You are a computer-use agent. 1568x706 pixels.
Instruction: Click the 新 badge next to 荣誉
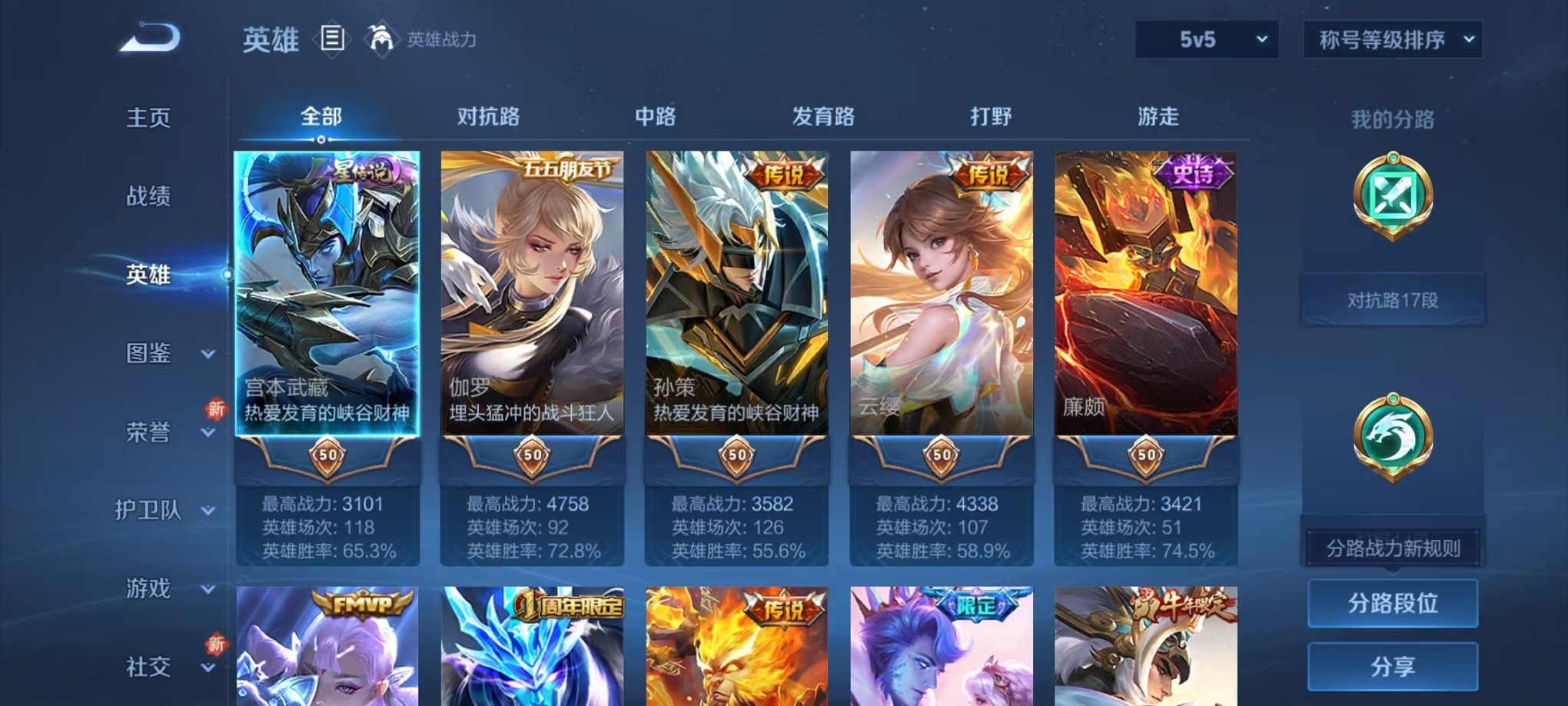tap(218, 409)
